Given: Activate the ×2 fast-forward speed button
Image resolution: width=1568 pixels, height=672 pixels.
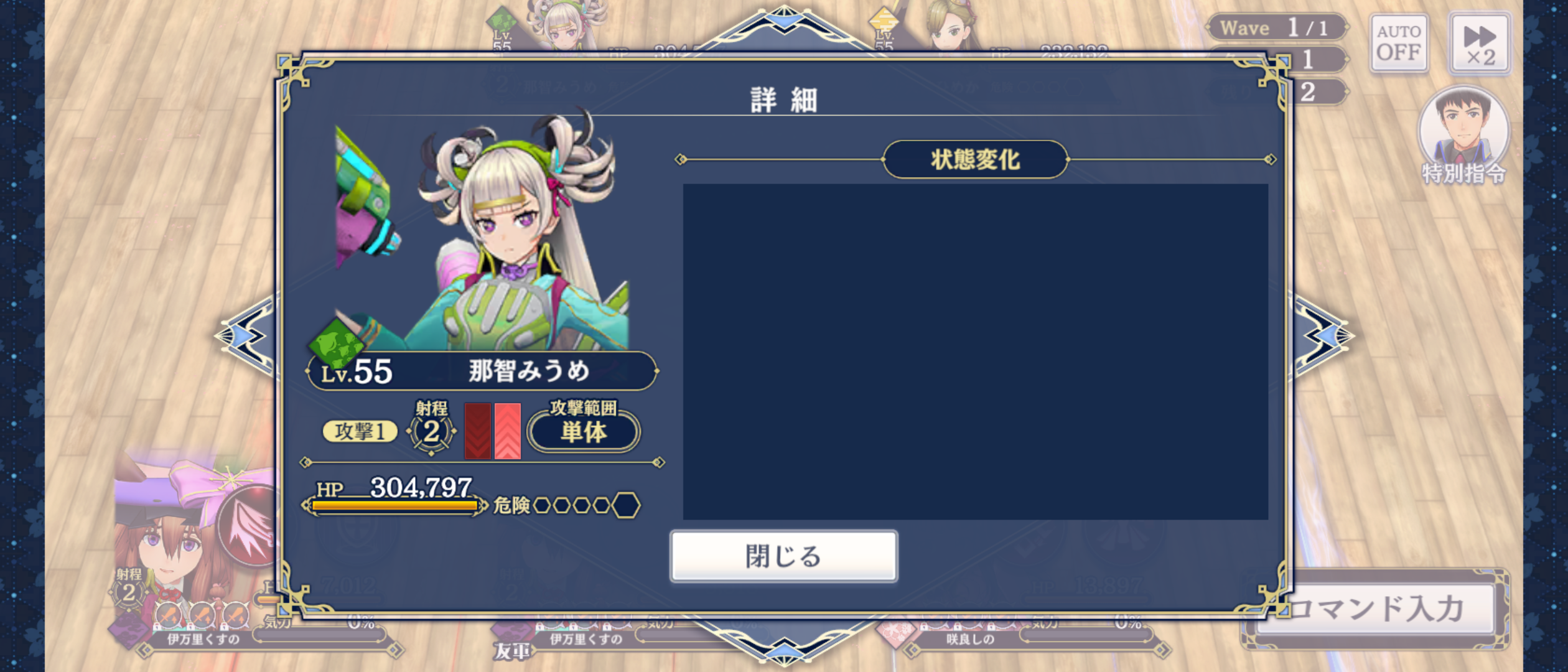Looking at the screenshot, I should tap(1479, 44).
